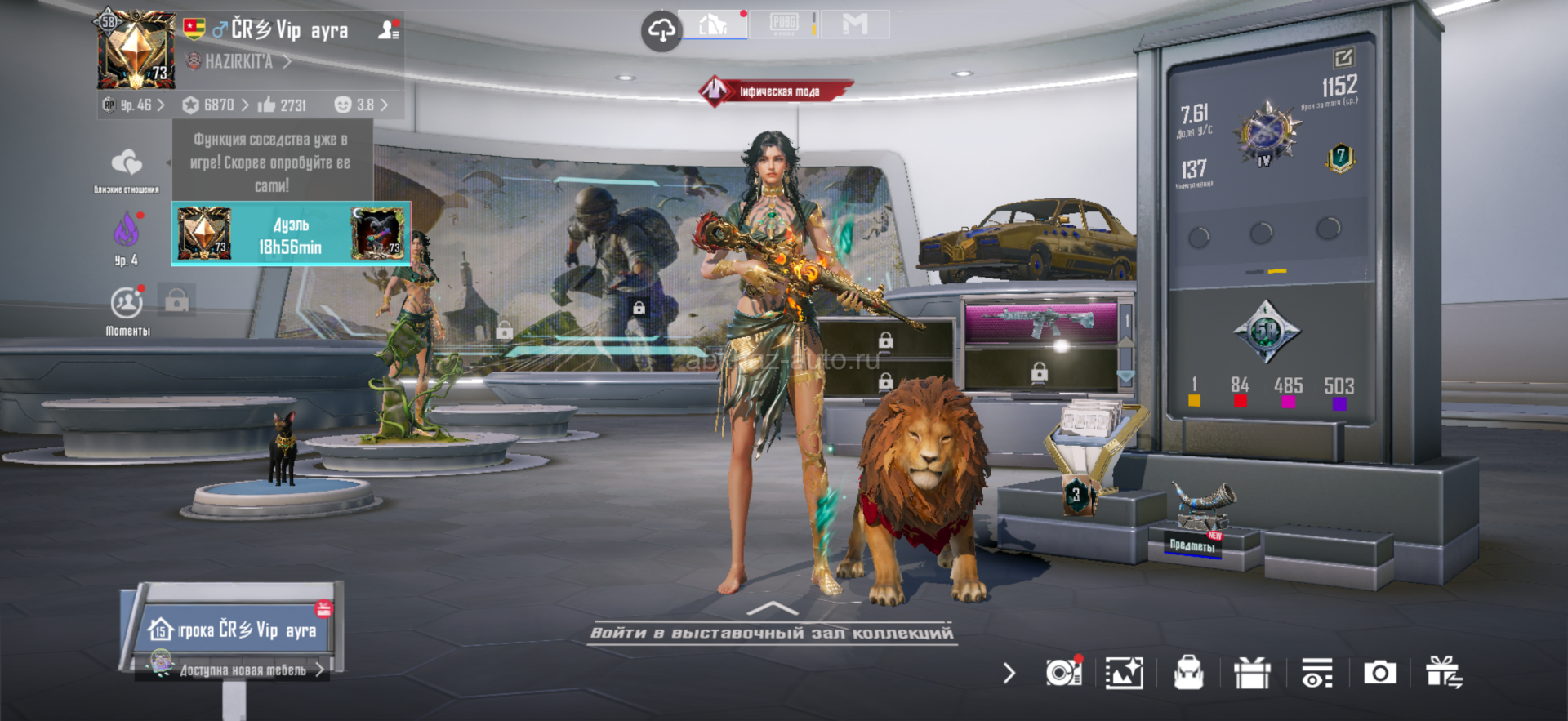The image size is (1568, 721).
Task: Click the camera screenshot icon
Action: point(1379,673)
